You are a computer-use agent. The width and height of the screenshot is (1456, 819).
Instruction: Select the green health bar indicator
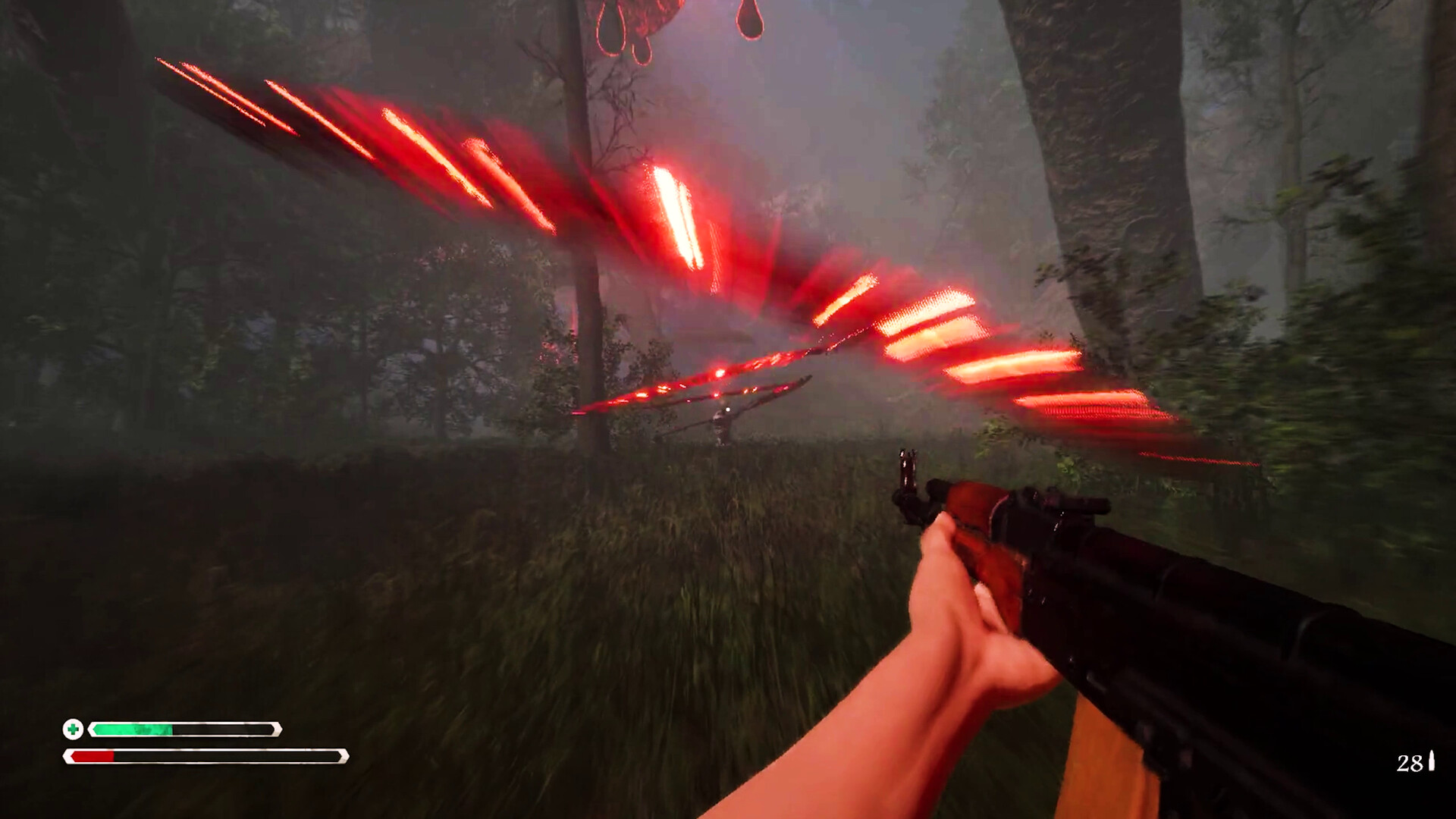pyautogui.click(x=133, y=729)
